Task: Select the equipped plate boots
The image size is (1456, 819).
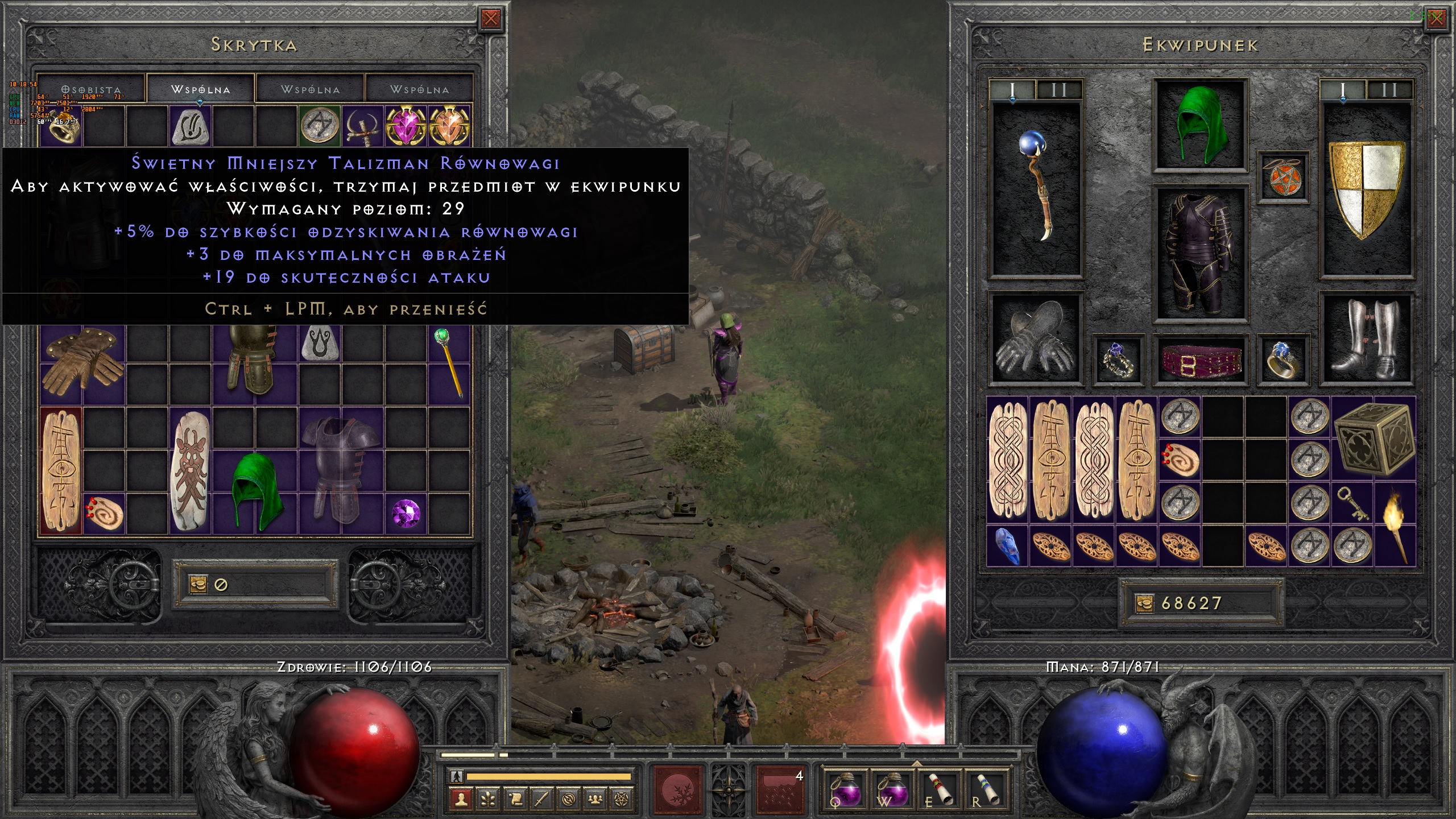Action: coord(1366,339)
